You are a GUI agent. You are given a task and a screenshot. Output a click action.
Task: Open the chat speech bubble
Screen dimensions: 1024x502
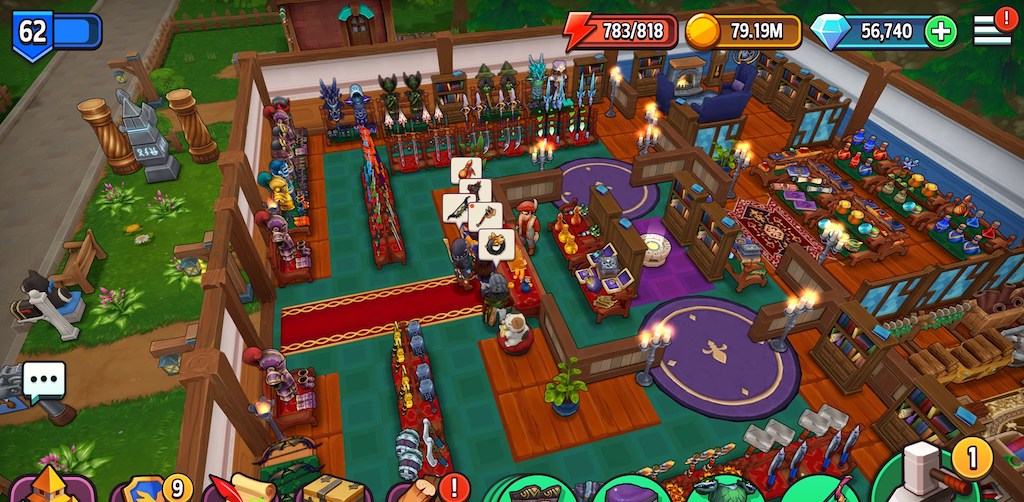(43, 380)
